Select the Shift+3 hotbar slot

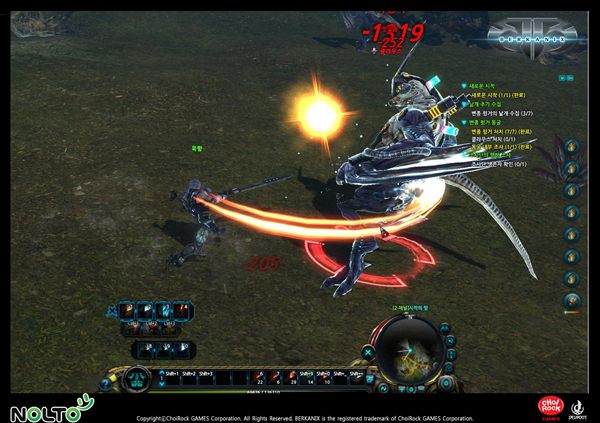click(x=205, y=380)
